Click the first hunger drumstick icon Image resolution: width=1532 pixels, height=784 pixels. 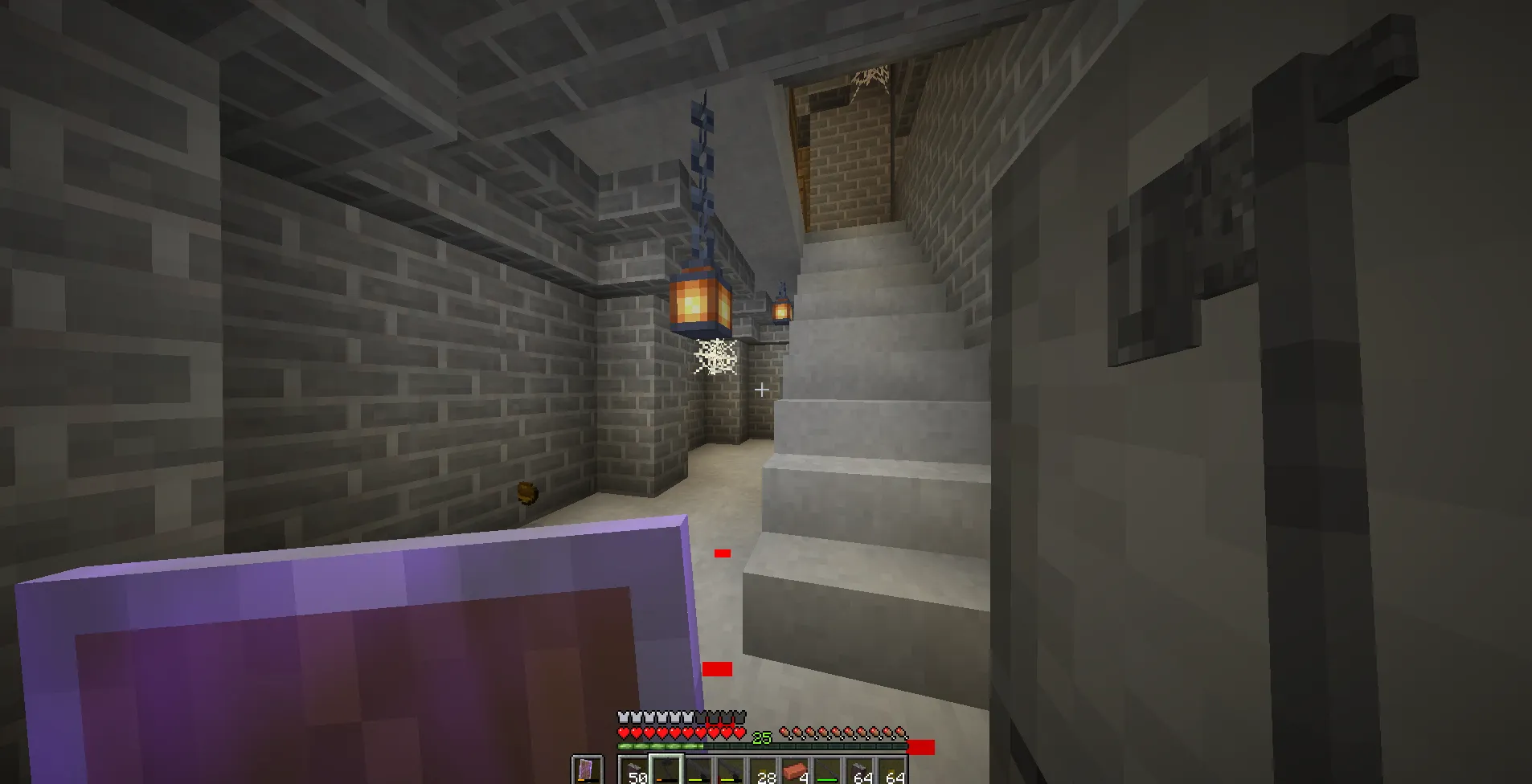pos(784,731)
